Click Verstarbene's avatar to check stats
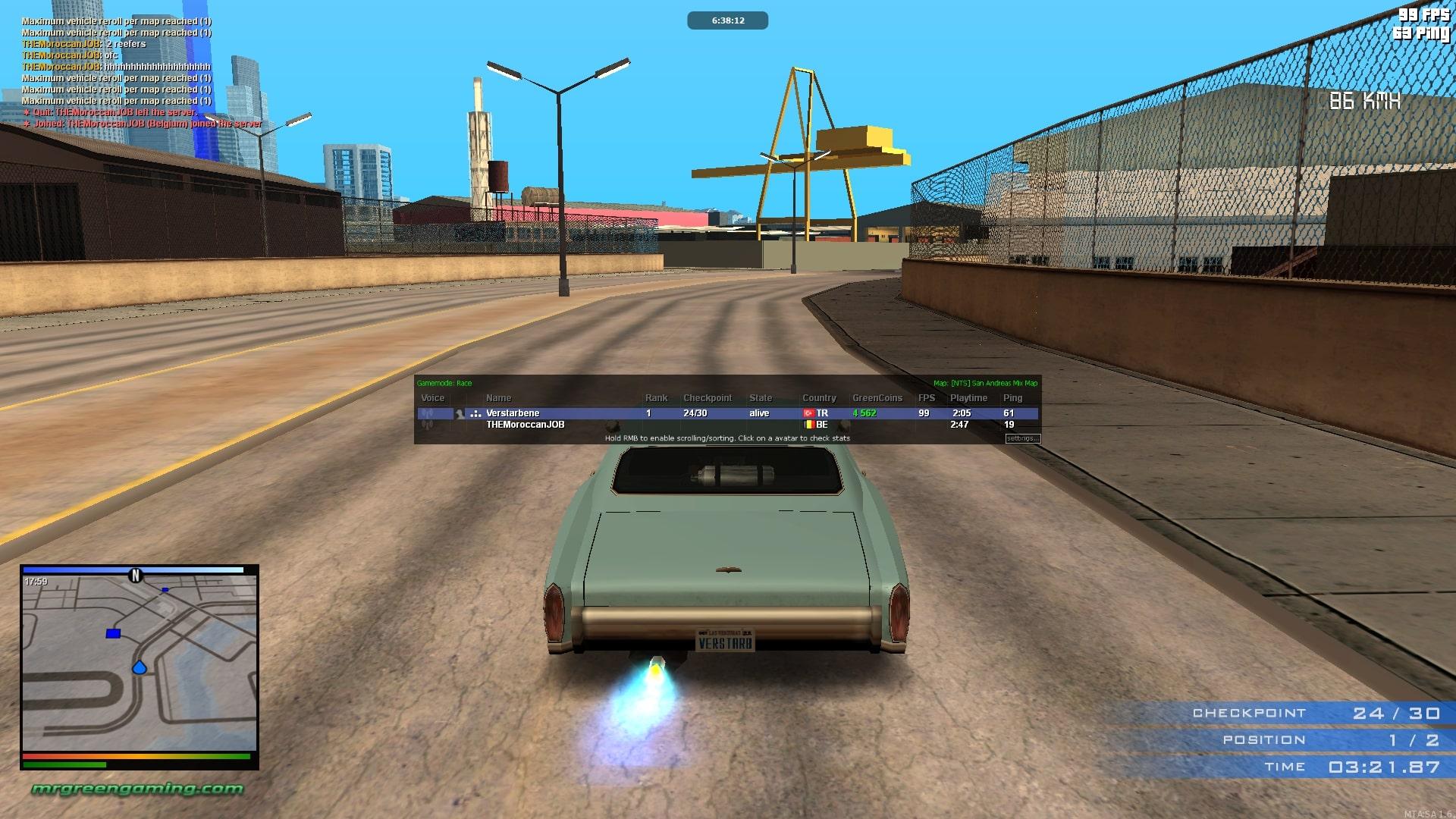Image resolution: width=1456 pixels, height=819 pixels. point(460,413)
